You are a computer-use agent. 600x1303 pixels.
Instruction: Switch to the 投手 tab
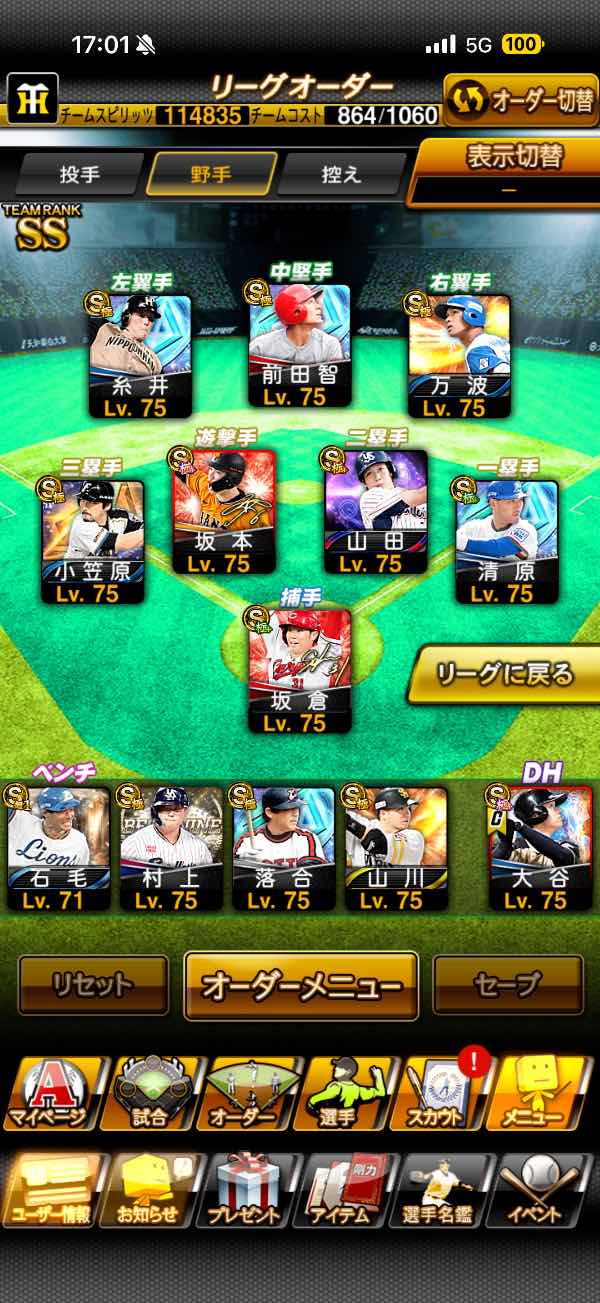pos(79,174)
